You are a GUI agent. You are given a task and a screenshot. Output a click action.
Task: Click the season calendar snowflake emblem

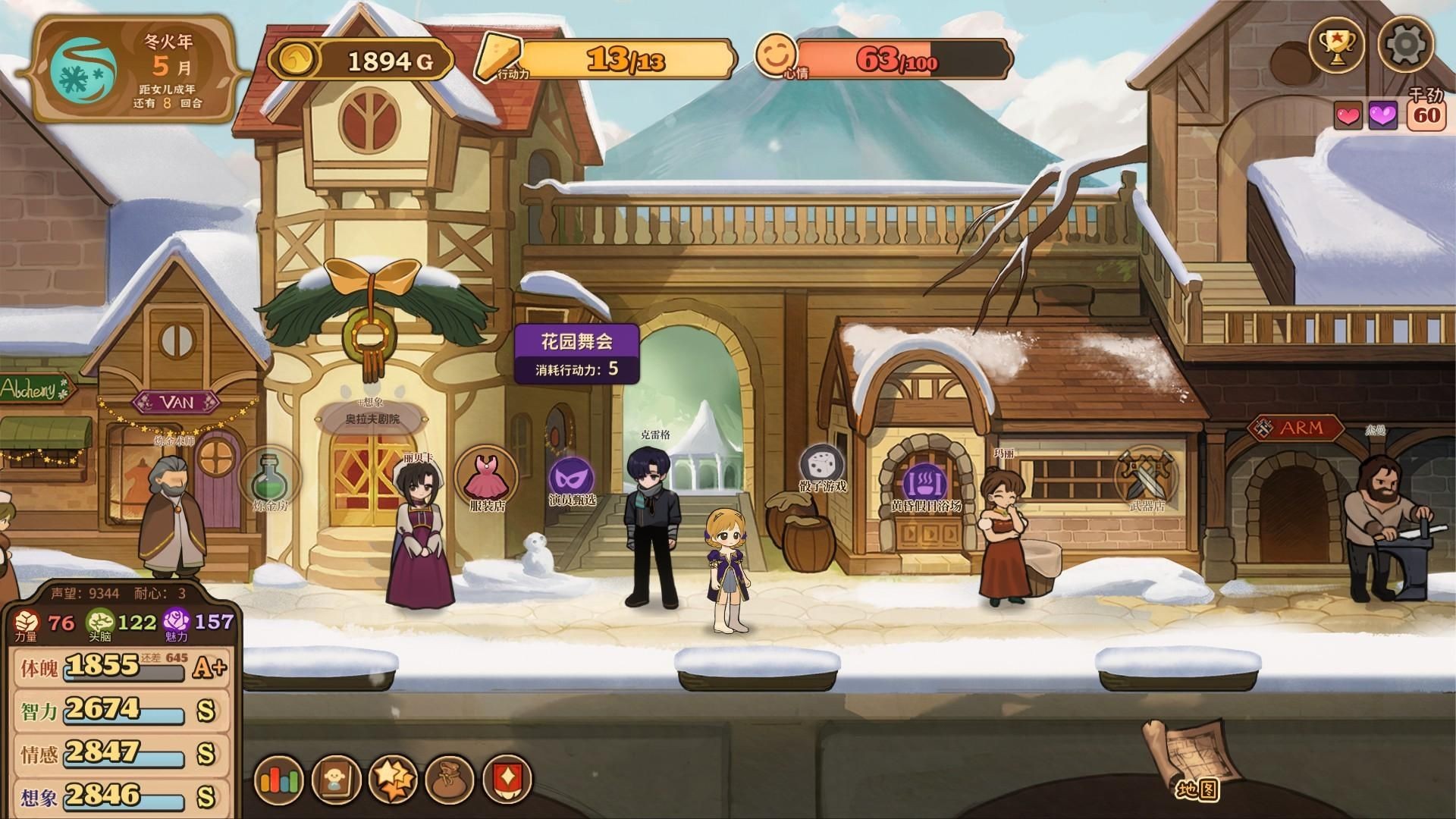[x=83, y=67]
